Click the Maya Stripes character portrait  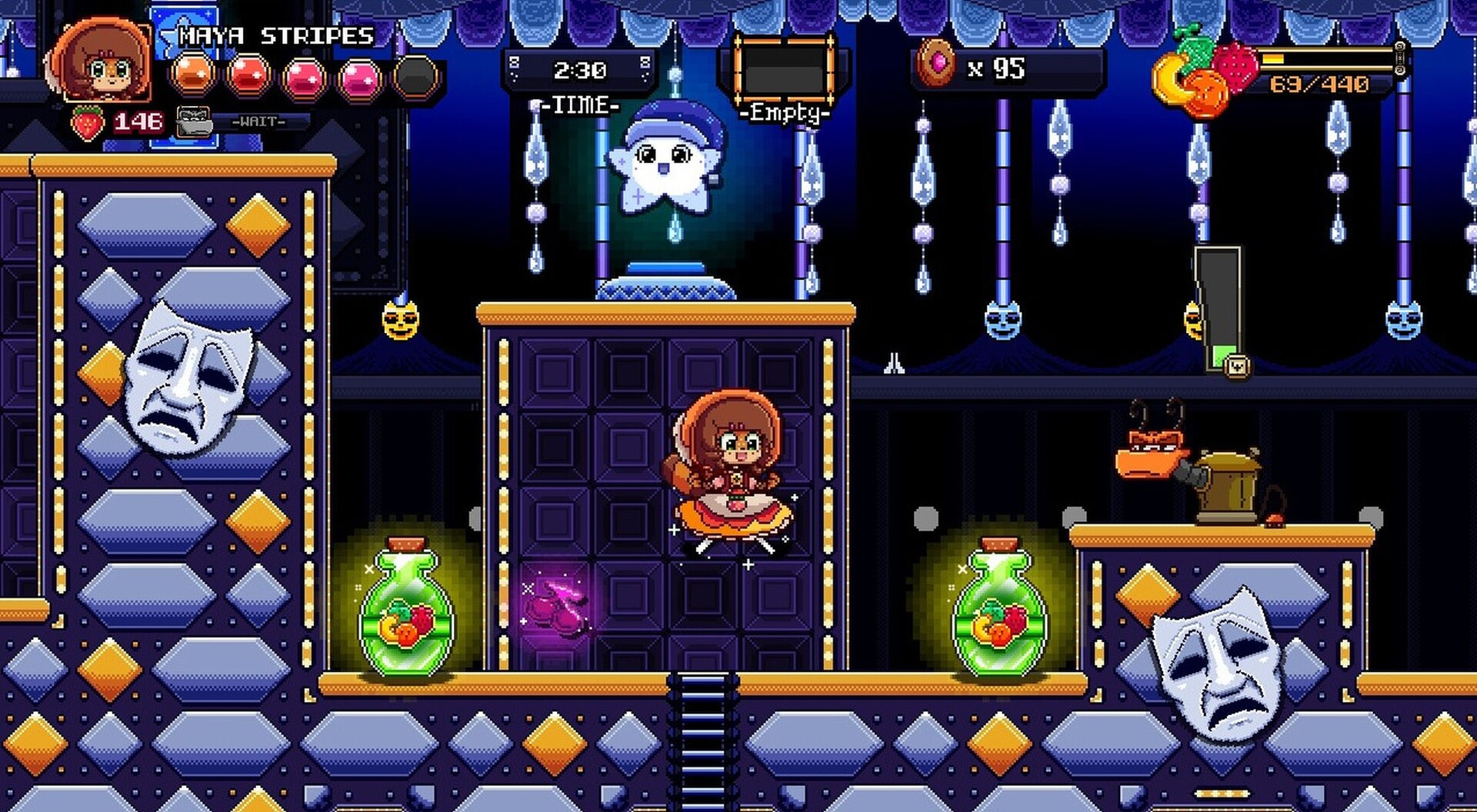tap(104, 62)
